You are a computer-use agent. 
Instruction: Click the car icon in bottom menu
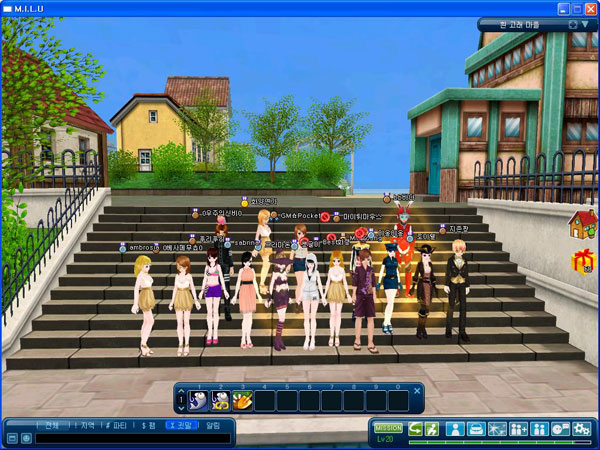point(477,429)
